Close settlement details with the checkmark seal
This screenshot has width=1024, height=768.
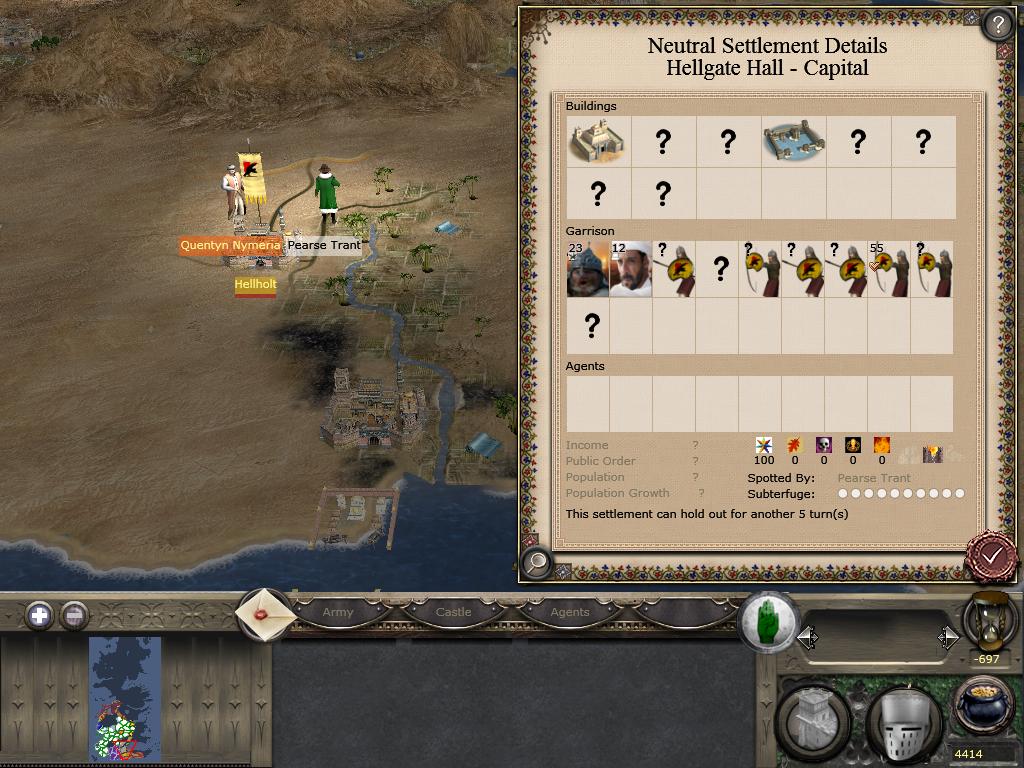pyautogui.click(x=992, y=554)
